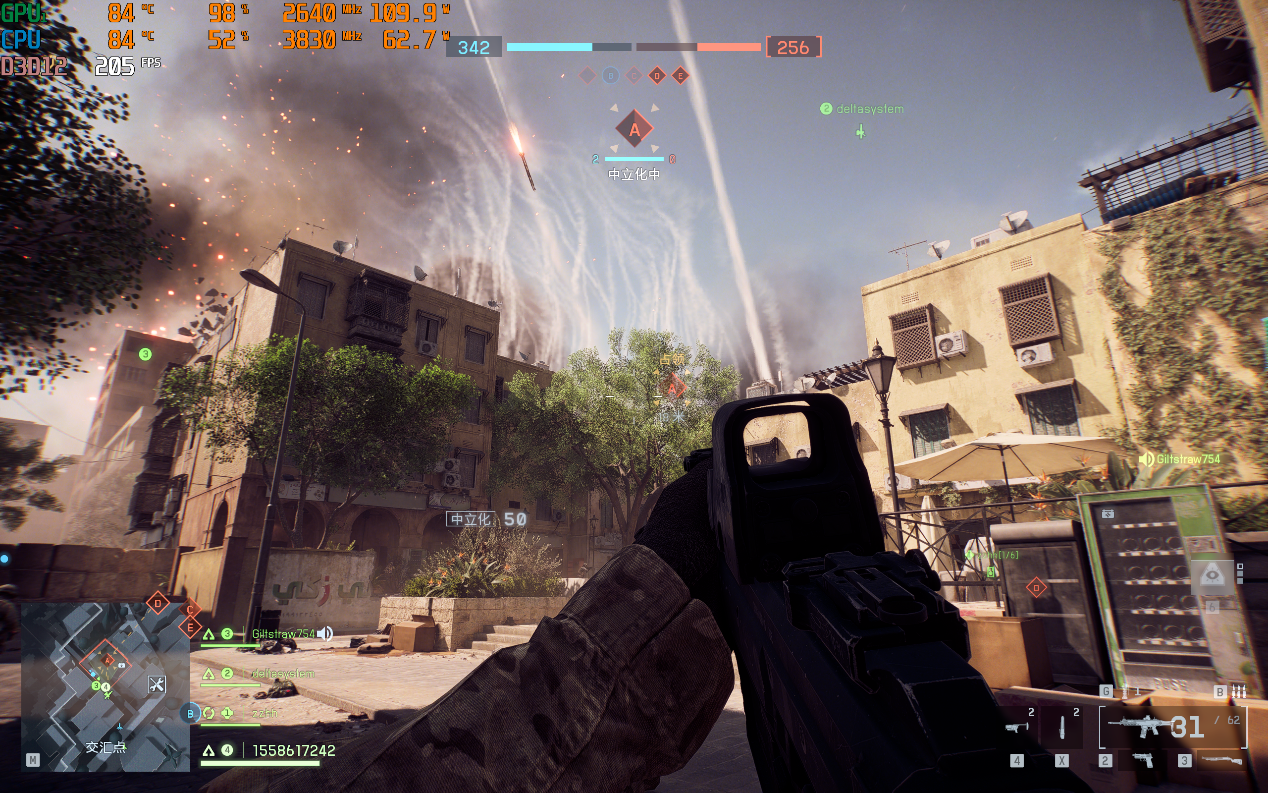This screenshot has height=793, width=1268.
Task: Open the minimap in the bottom-left corner
Action: [105, 686]
